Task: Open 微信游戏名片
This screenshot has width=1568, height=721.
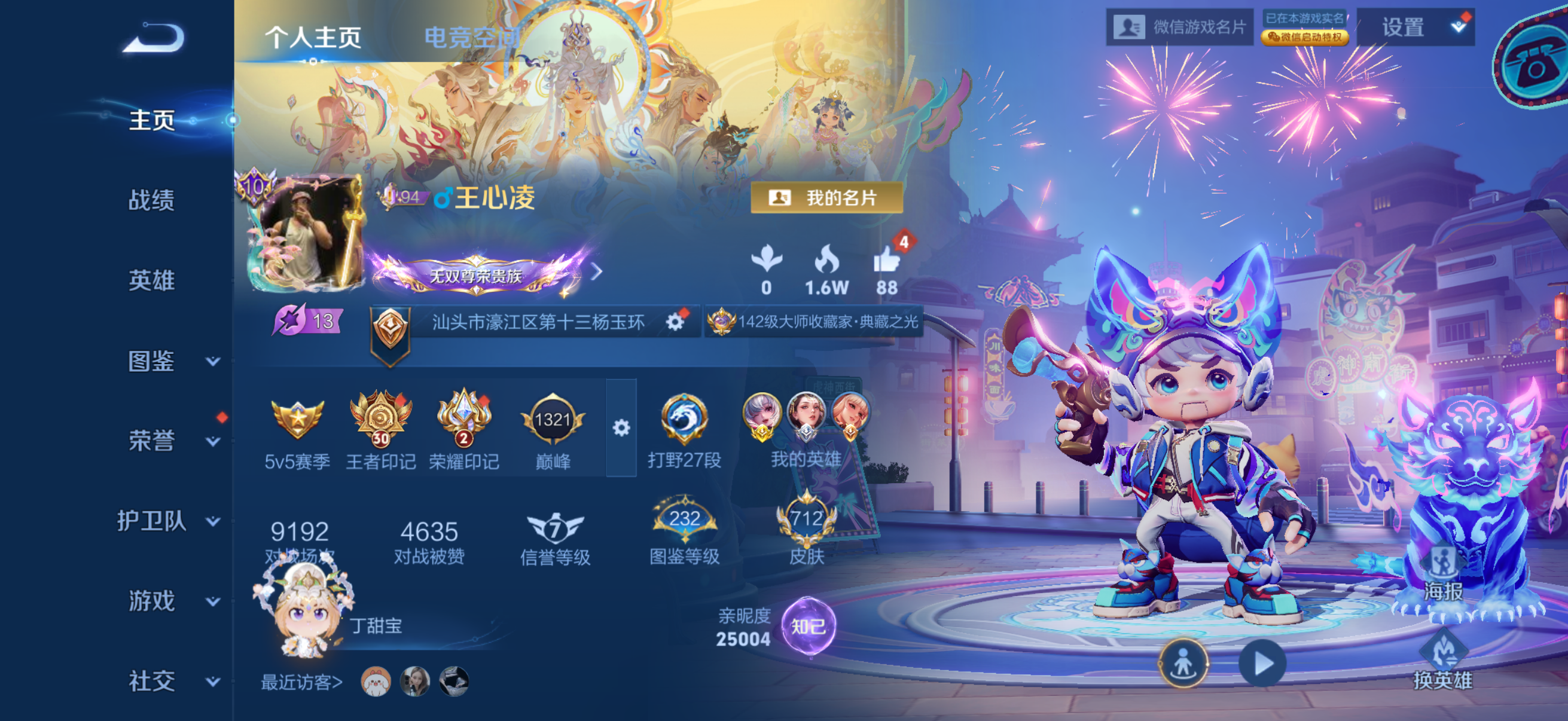Action: (1179, 28)
